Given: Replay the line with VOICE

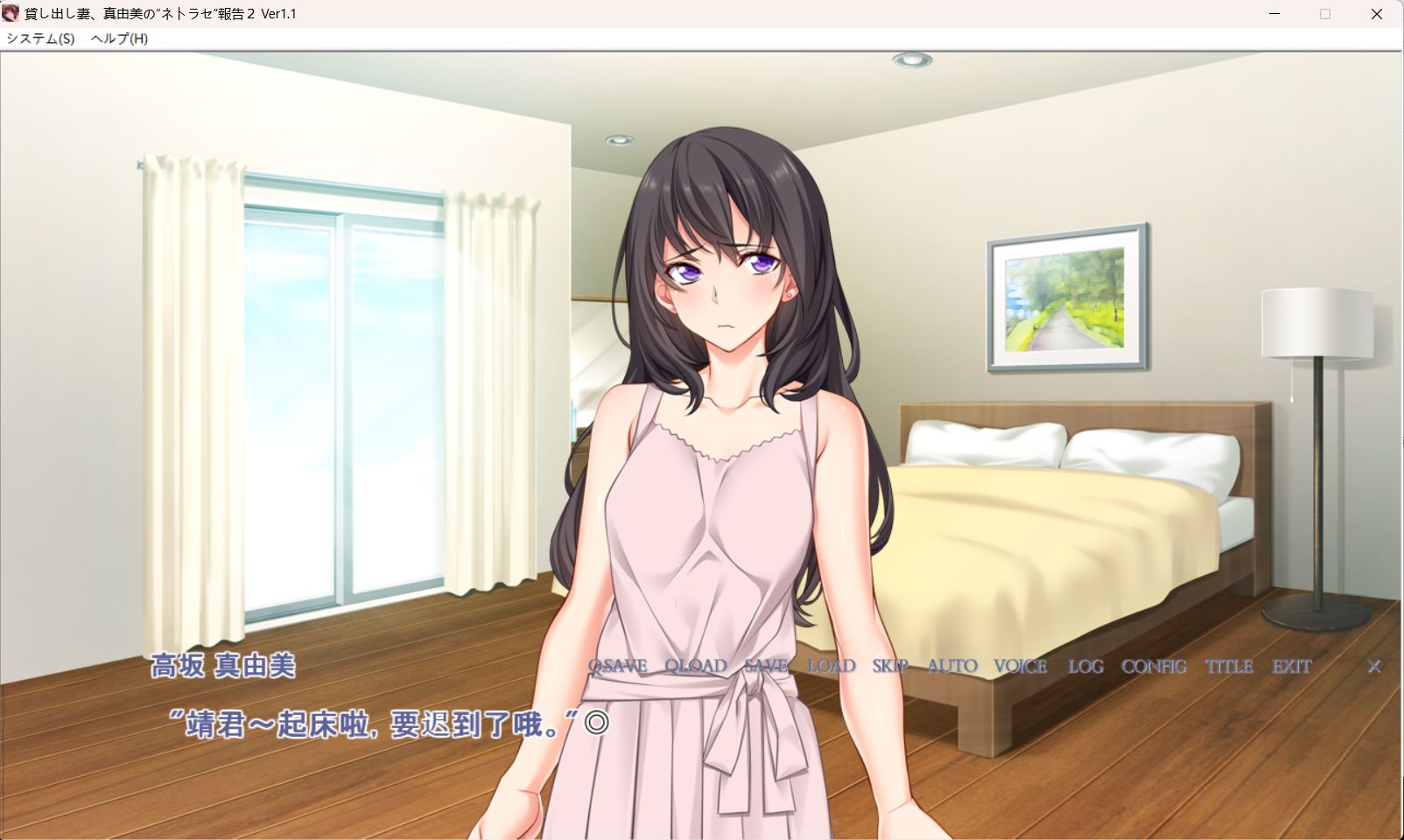Looking at the screenshot, I should (x=1020, y=667).
